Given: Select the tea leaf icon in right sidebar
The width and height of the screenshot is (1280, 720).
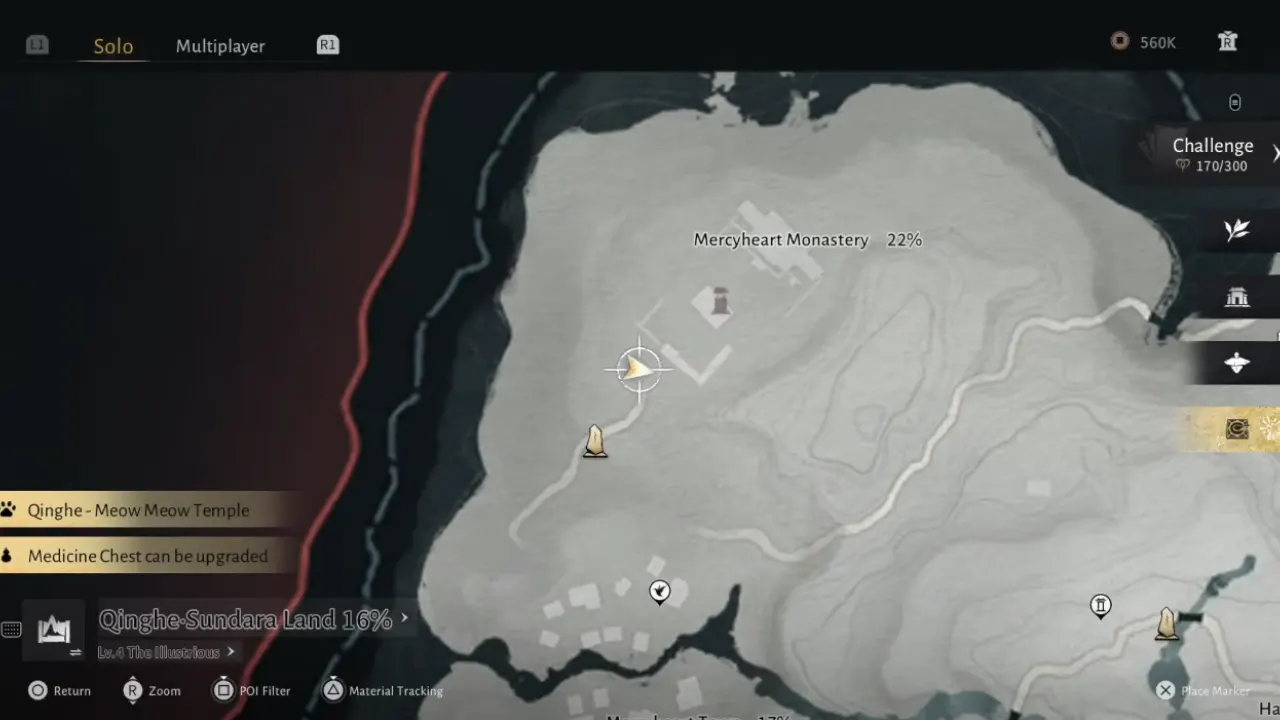Looking at the screenshot, I should tap(1237, 229).
